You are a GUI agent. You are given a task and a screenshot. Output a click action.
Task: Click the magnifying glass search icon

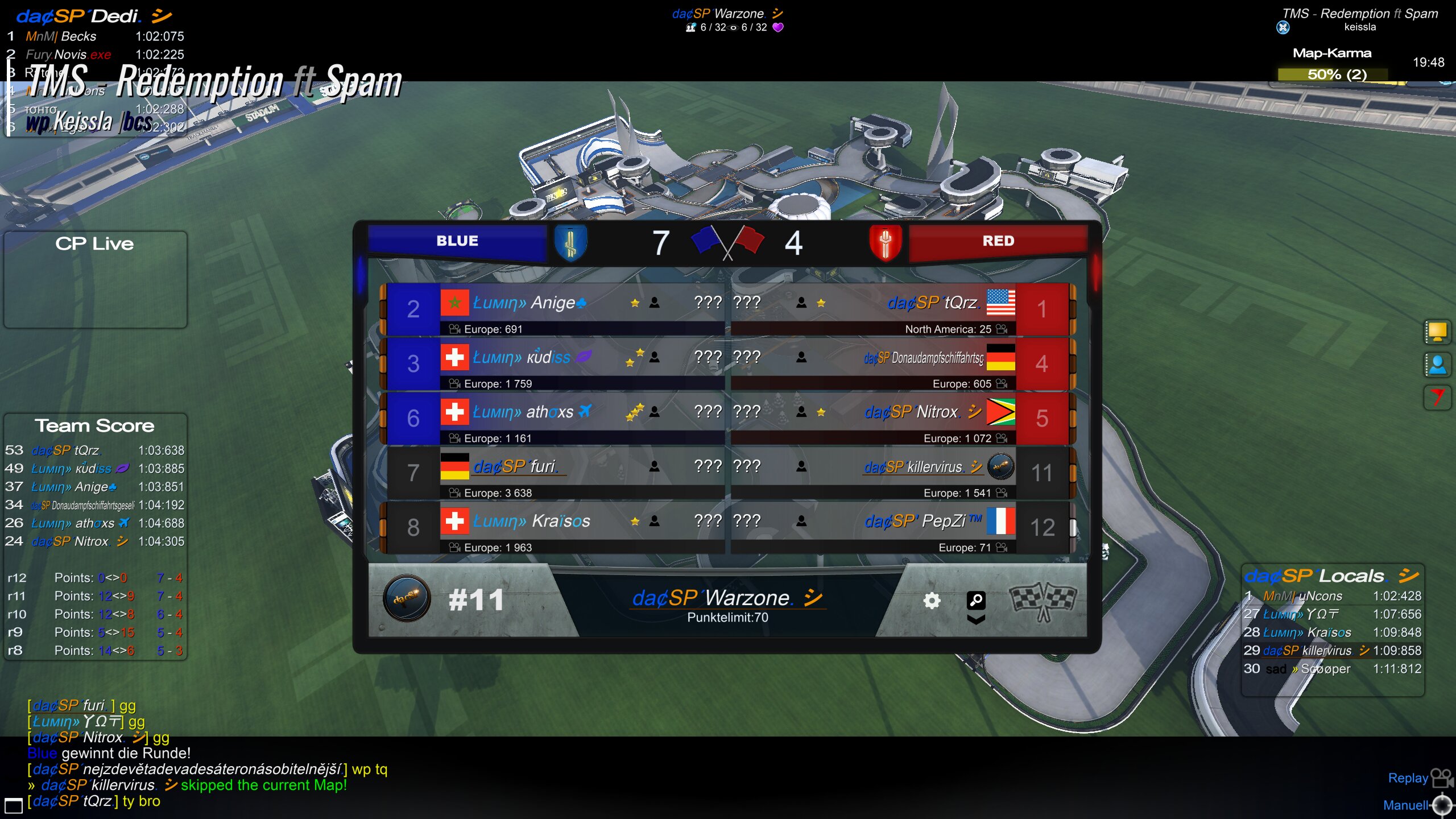click(976, 599)
